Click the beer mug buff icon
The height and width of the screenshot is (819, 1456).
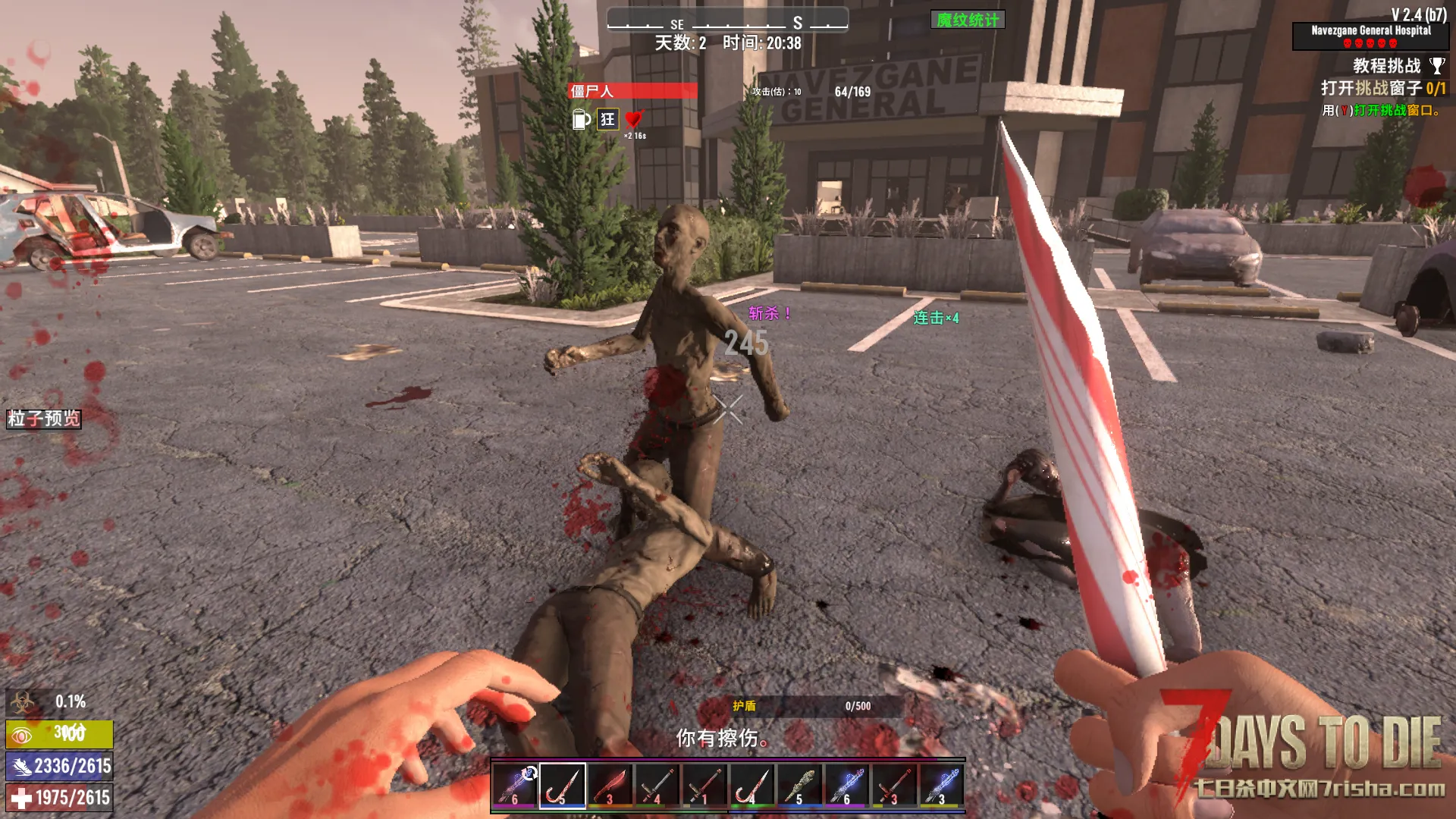click(581, 120)
